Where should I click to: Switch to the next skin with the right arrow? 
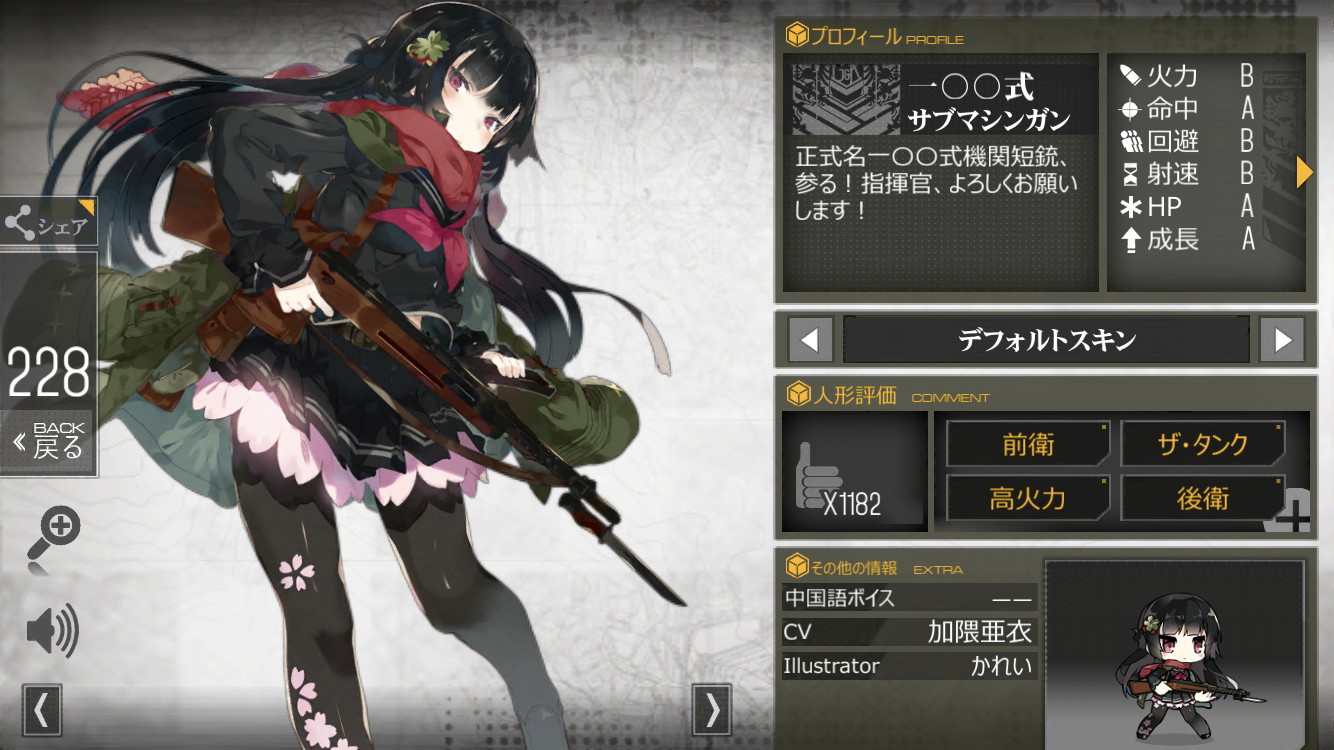[1282, 340]
